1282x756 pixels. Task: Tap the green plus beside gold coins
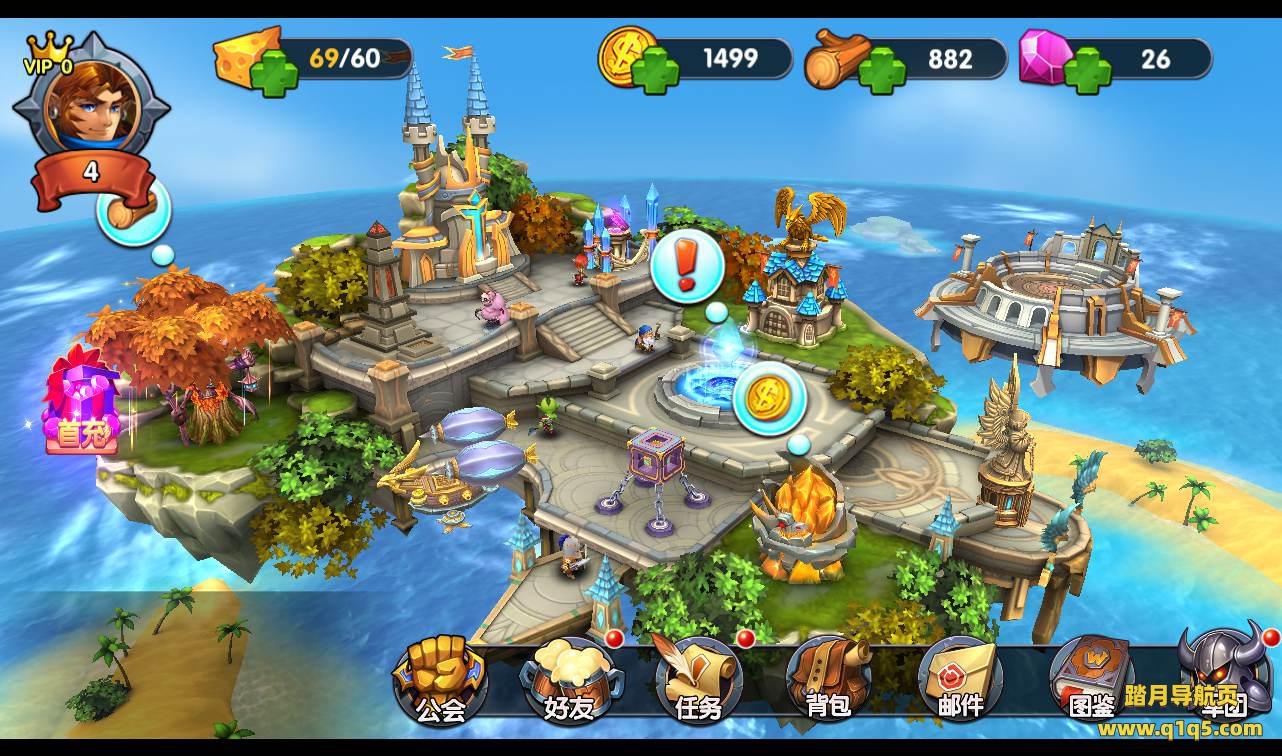(655, 71)
